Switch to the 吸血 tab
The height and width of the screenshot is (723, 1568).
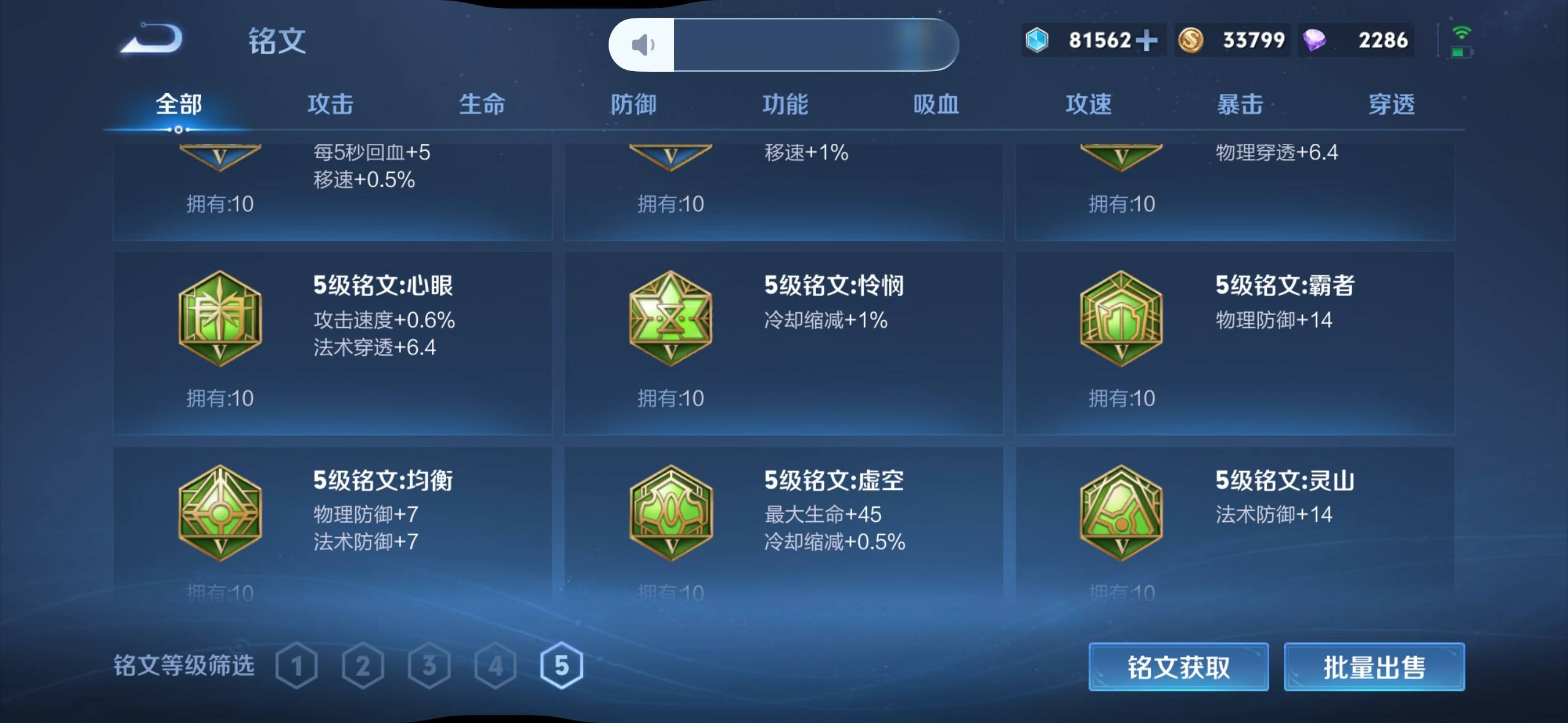tap(936, 104)
